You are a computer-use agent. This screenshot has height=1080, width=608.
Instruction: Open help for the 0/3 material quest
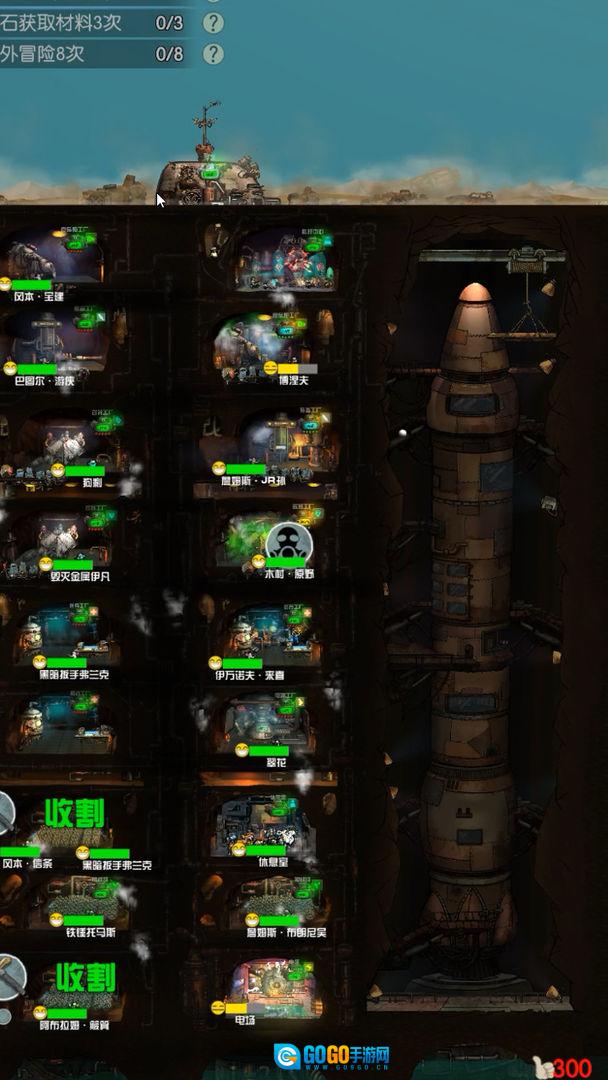click(x=213, y=22)
